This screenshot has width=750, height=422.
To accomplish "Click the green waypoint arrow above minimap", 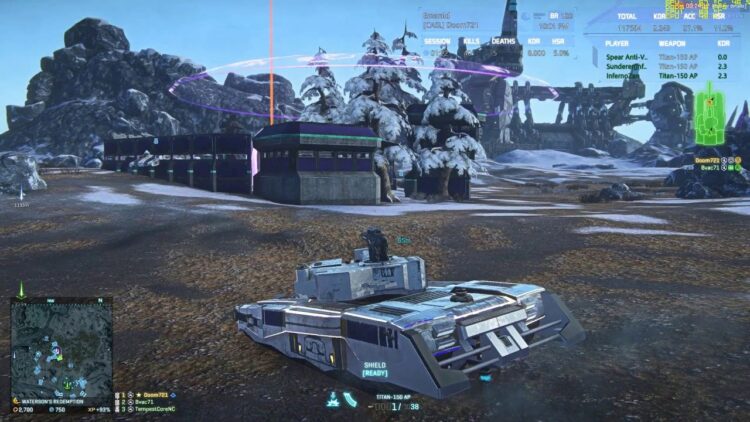I will (x=20, y=288).
